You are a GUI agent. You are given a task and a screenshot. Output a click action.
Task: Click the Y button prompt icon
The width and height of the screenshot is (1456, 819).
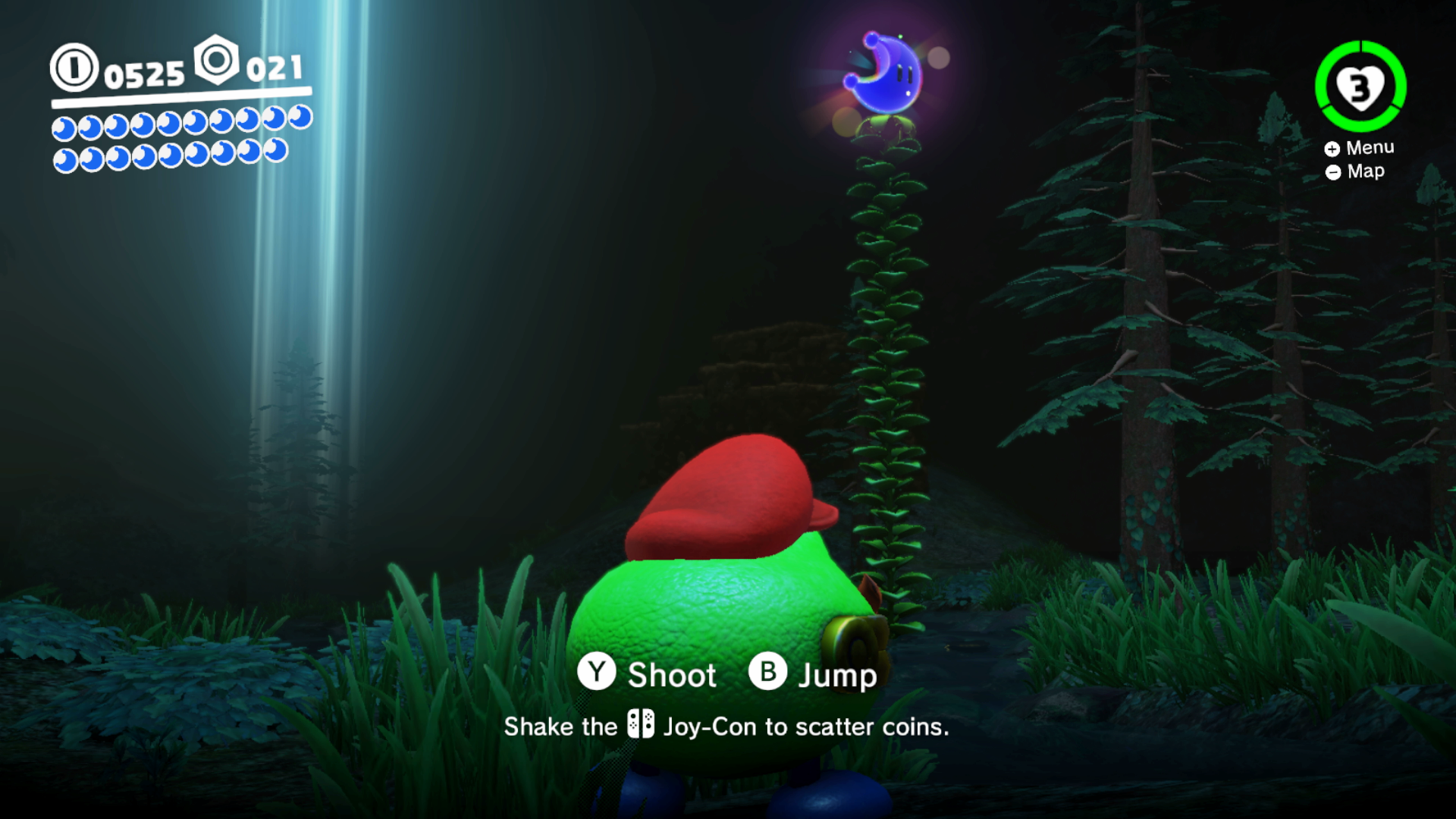click(x=596, y=673)
